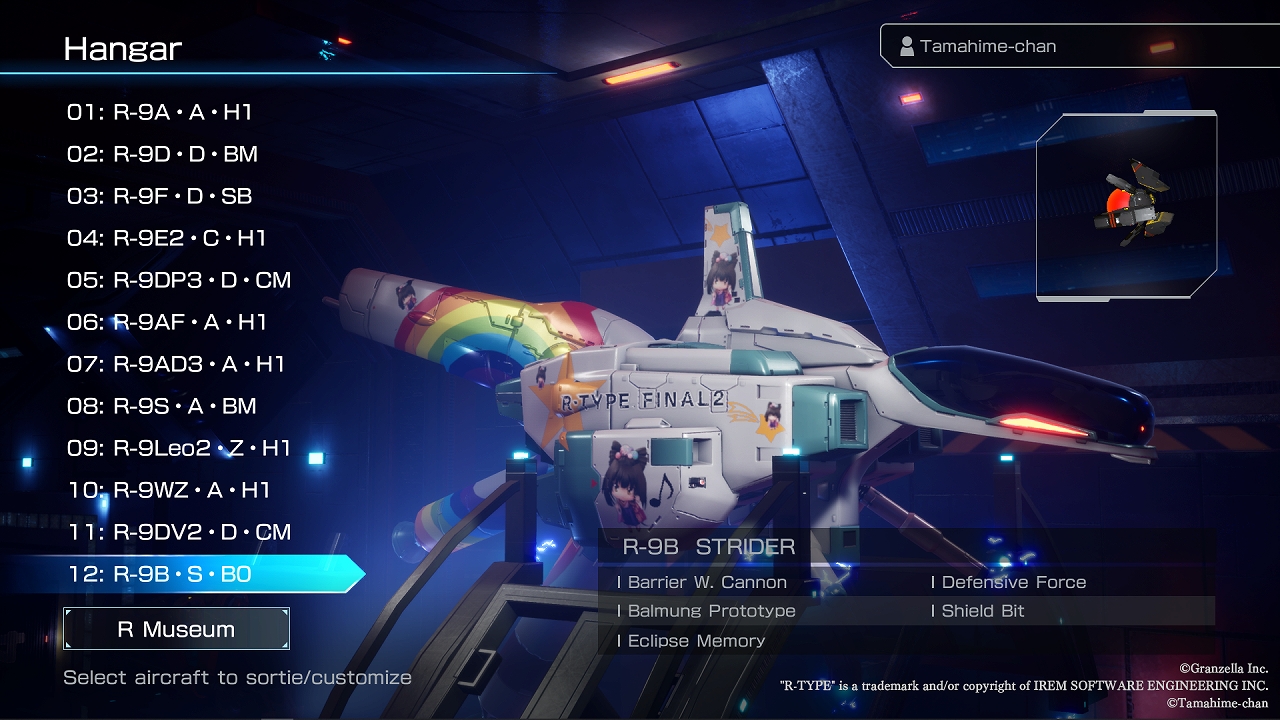Click the ship preview thumbnail

click(1126, 206)
